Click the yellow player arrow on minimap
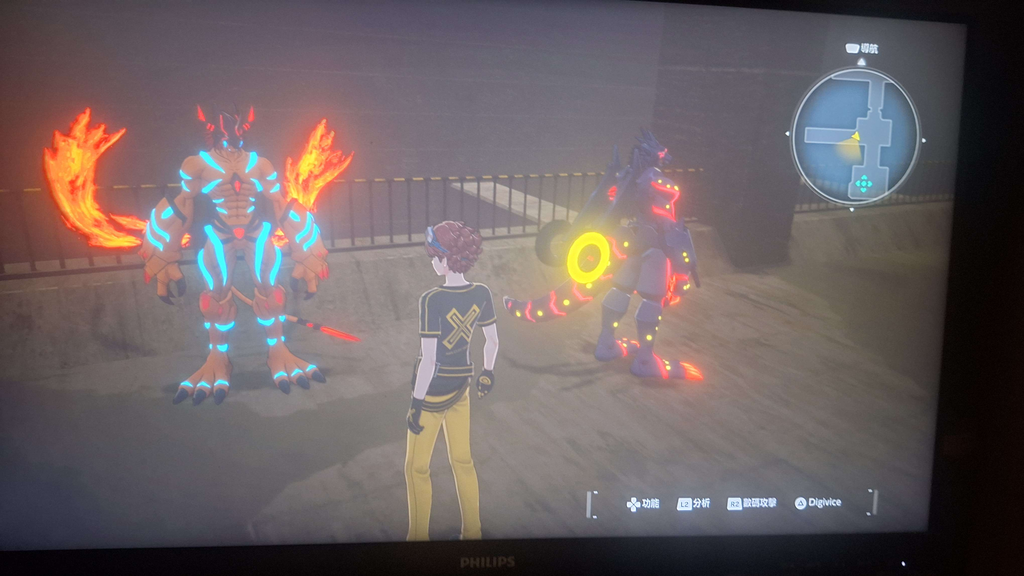This screenshot has height=576, width=1024. click(855, 136)
